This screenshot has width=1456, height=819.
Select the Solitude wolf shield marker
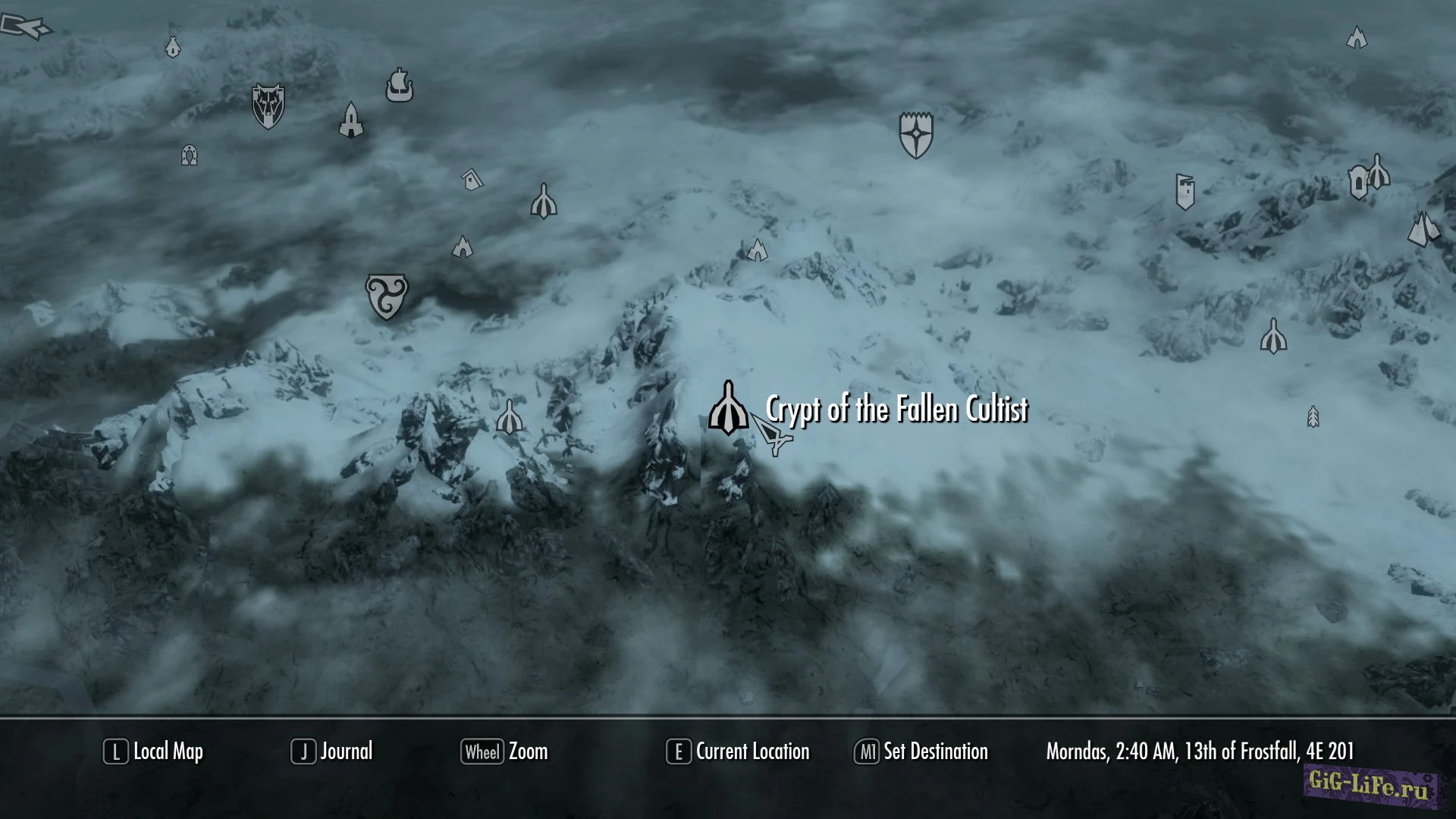pyautogui.click(x=268, y=106)
